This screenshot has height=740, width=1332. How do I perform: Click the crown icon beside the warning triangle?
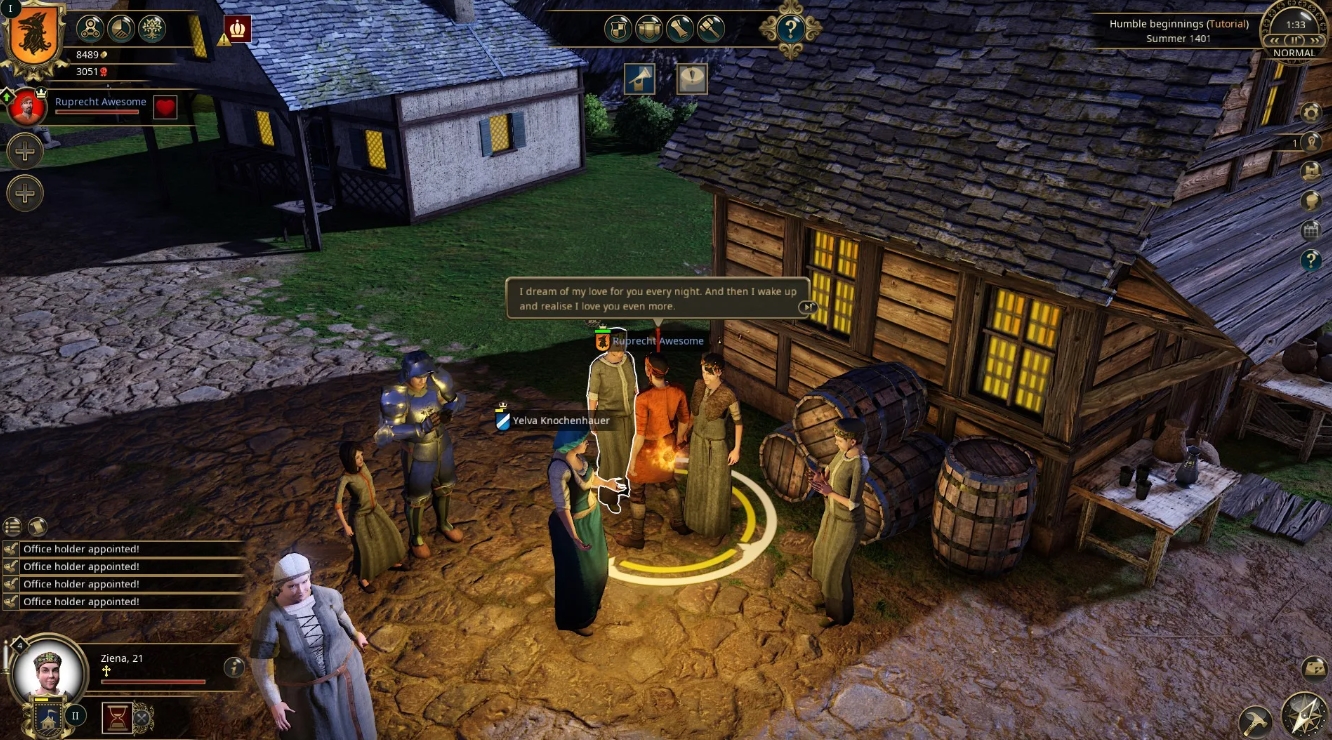coord(237,29)
